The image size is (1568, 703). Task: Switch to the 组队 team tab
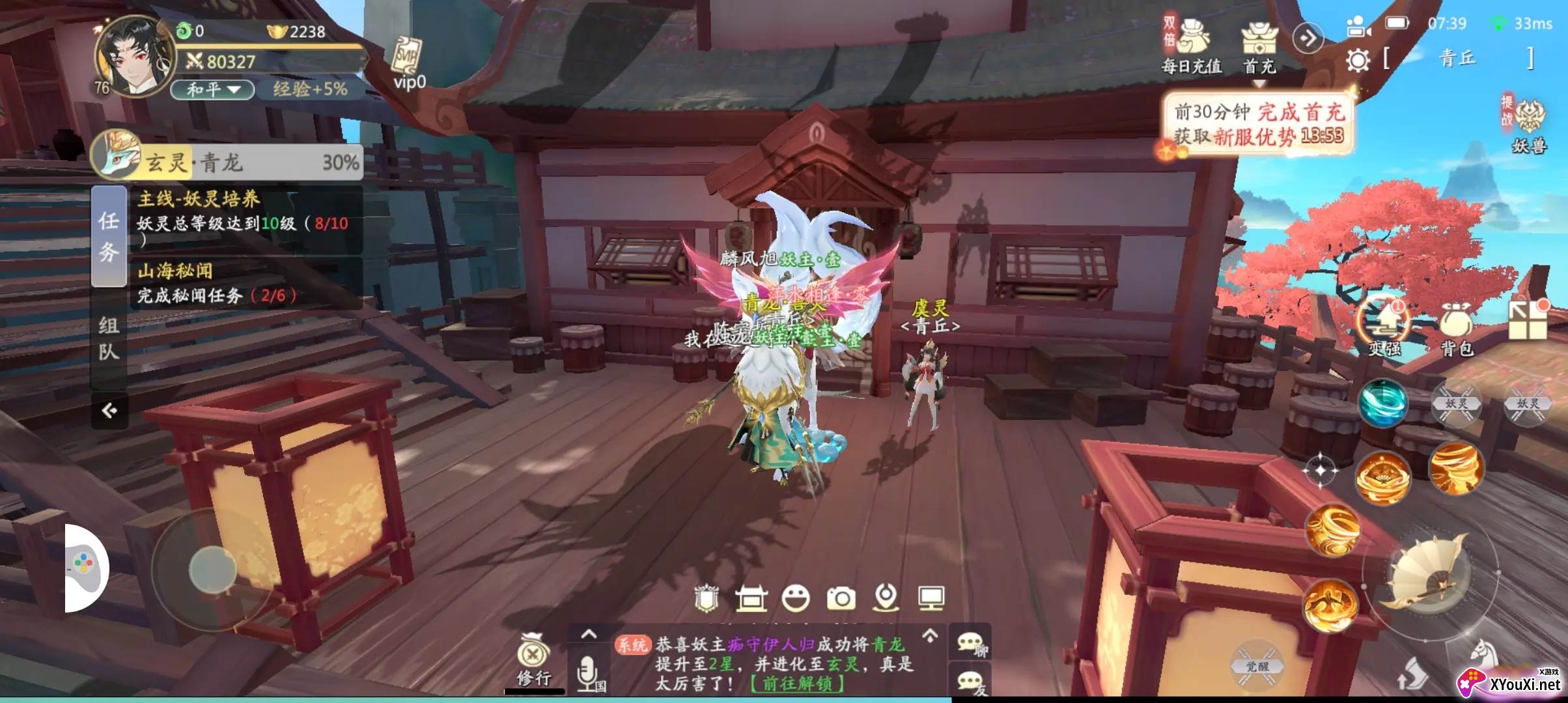click(x=109, y=338)
